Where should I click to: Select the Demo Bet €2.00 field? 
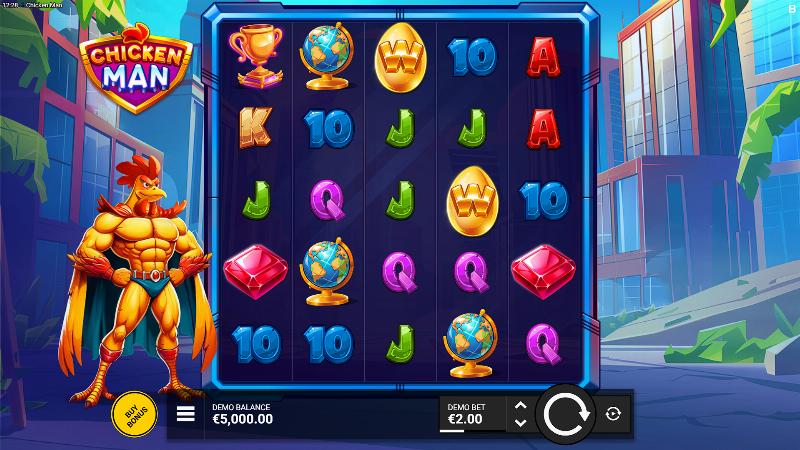coord(472,413)
